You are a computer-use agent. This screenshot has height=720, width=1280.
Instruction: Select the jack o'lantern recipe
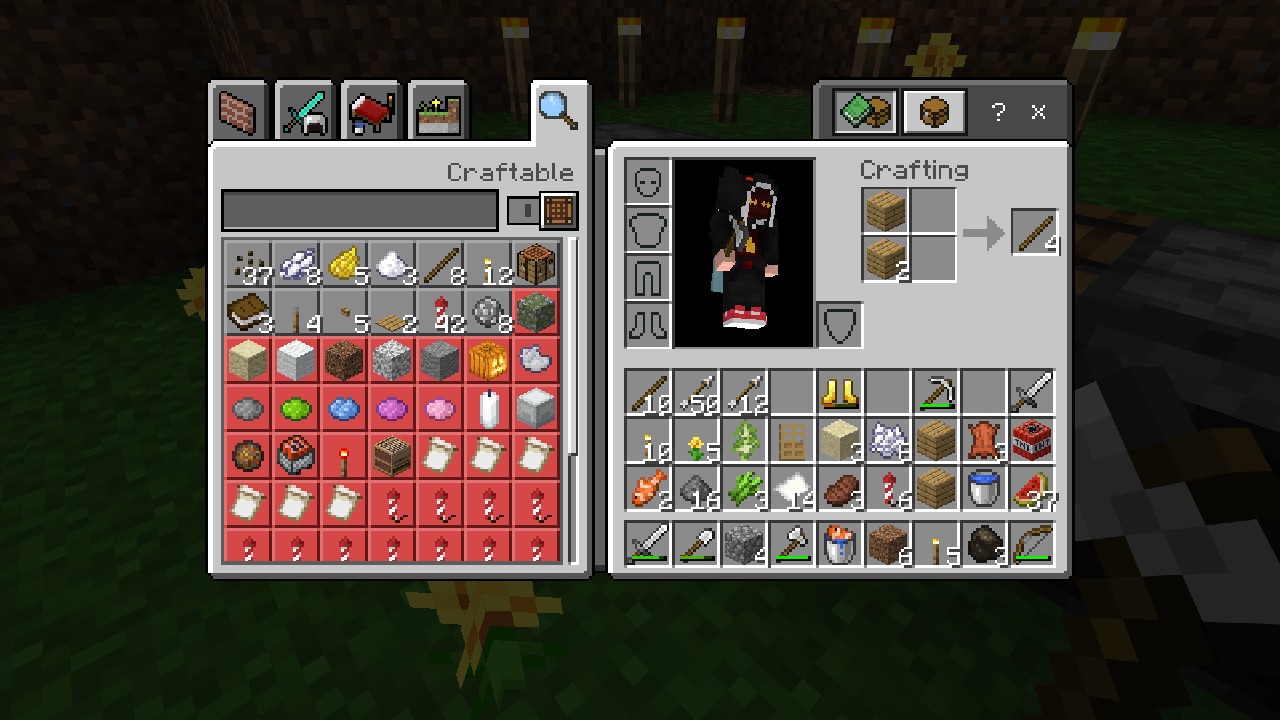pyautogui.click(x=488, y=360)
